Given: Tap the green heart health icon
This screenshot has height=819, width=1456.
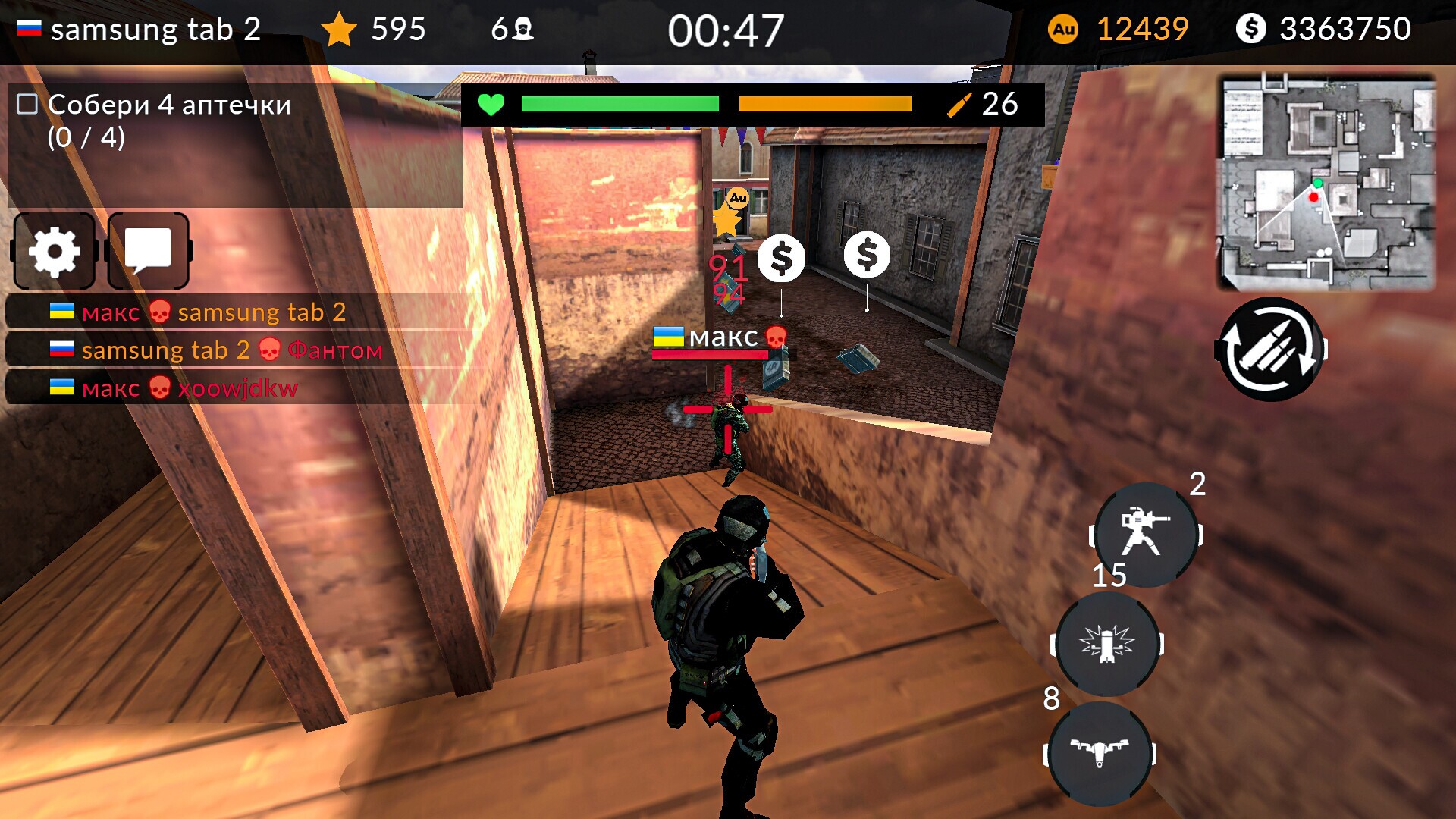Looking at the screenshot, I should tap(492, 105).
